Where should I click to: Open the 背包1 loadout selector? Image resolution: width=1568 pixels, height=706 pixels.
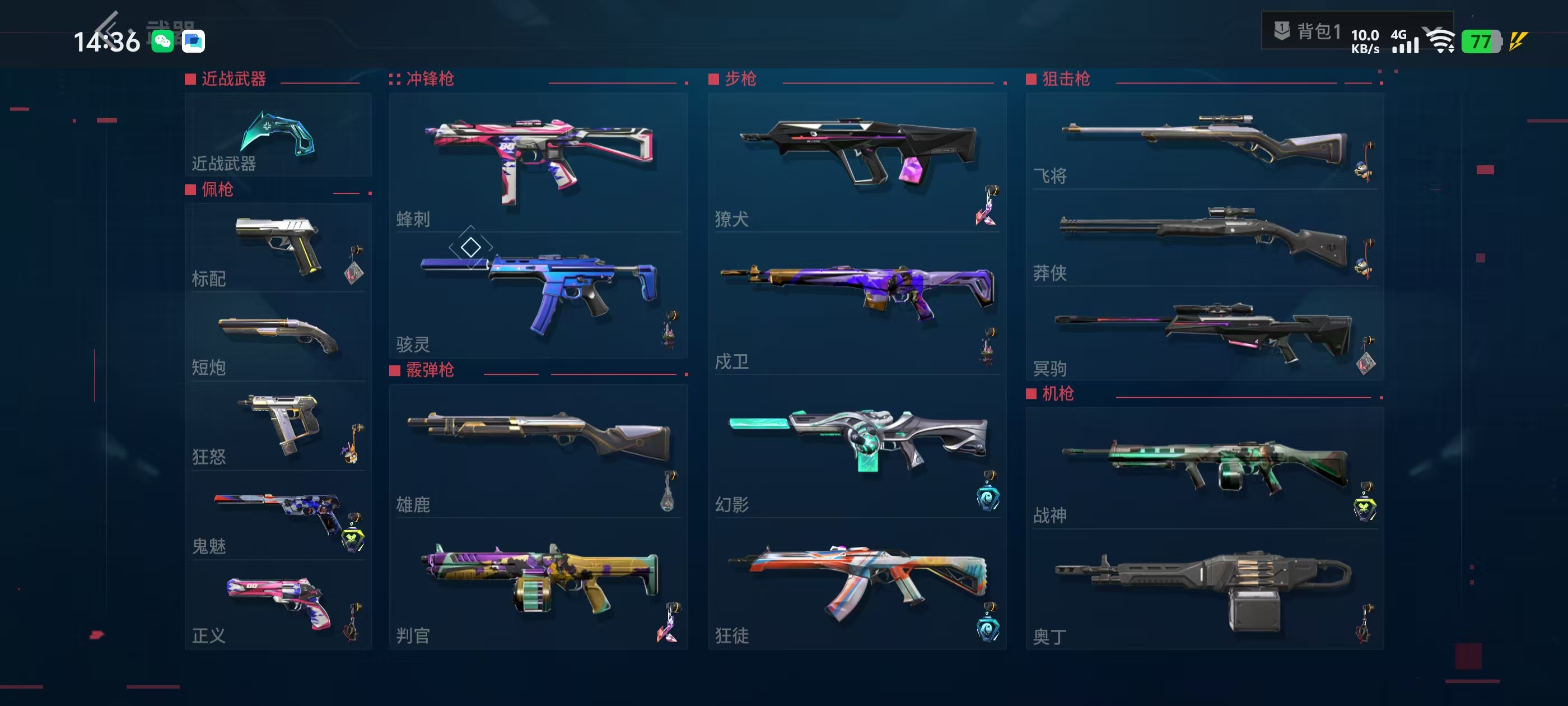[1308, 30]
